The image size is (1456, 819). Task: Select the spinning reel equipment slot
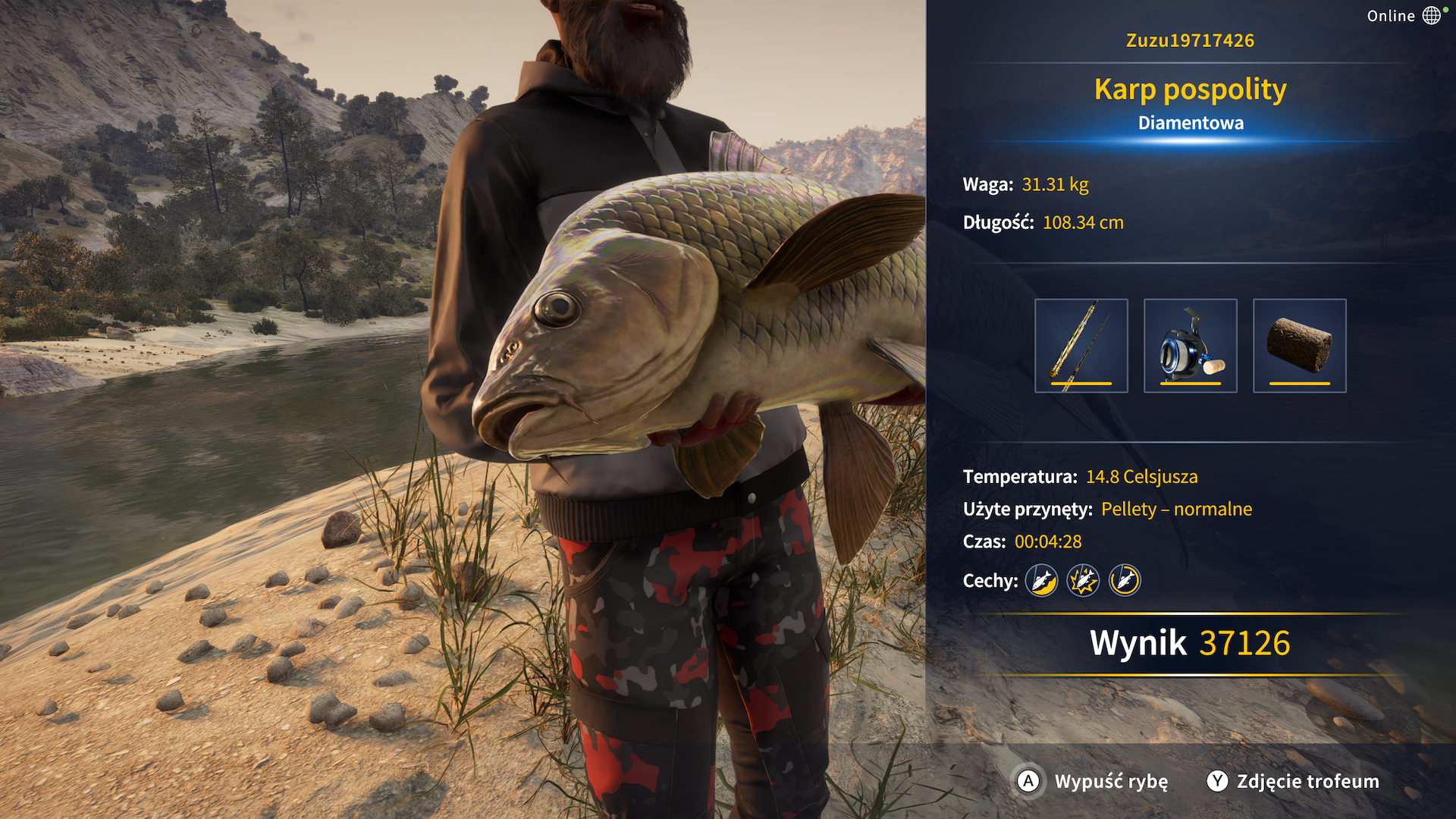(x=1190, y=346)
